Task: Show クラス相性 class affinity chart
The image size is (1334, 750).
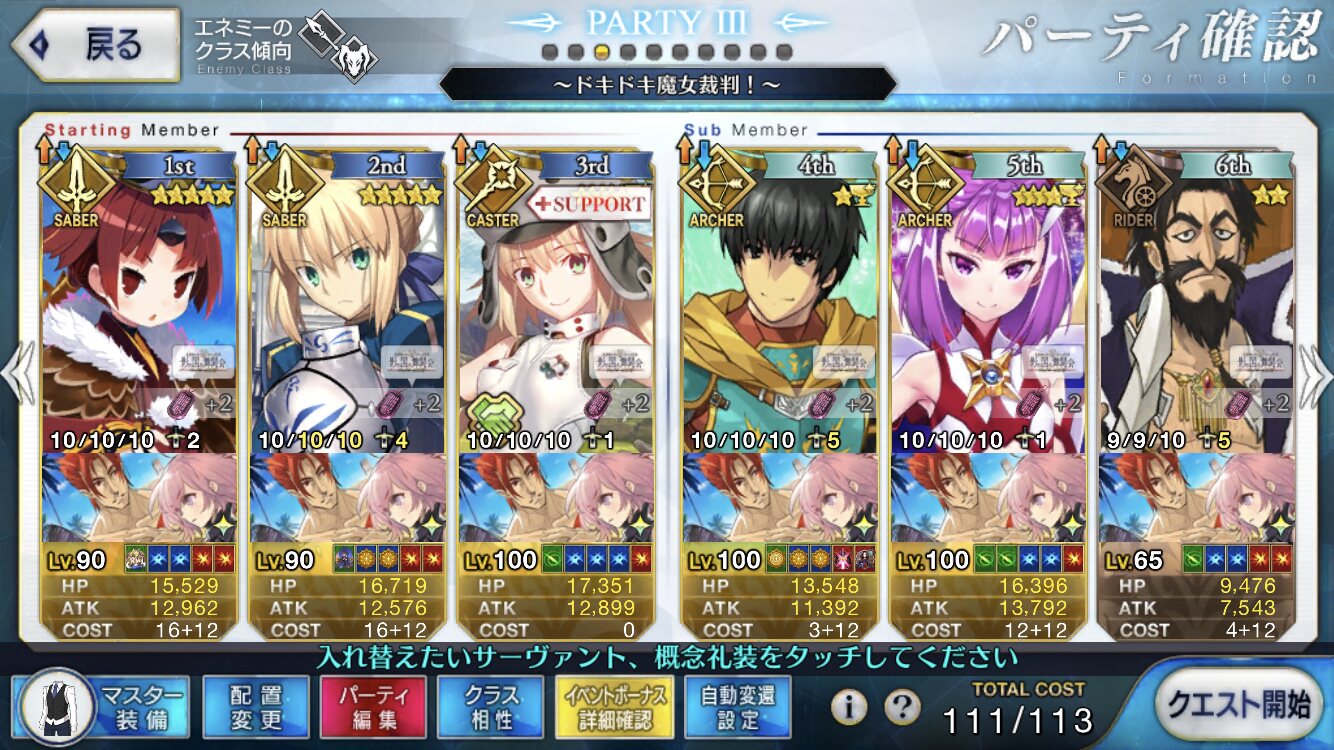Action: [x=491, y=707]
